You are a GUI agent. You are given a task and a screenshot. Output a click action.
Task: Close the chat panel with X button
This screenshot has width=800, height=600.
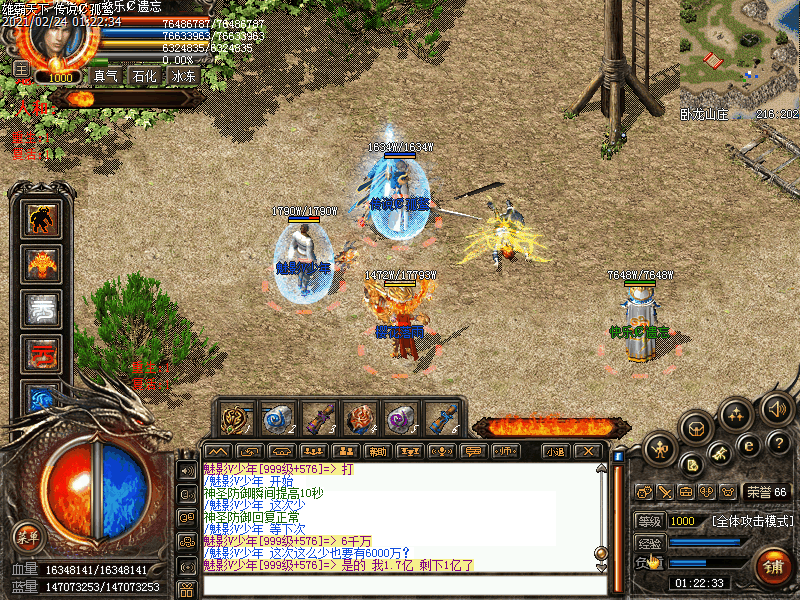click(x=589, y=451)
